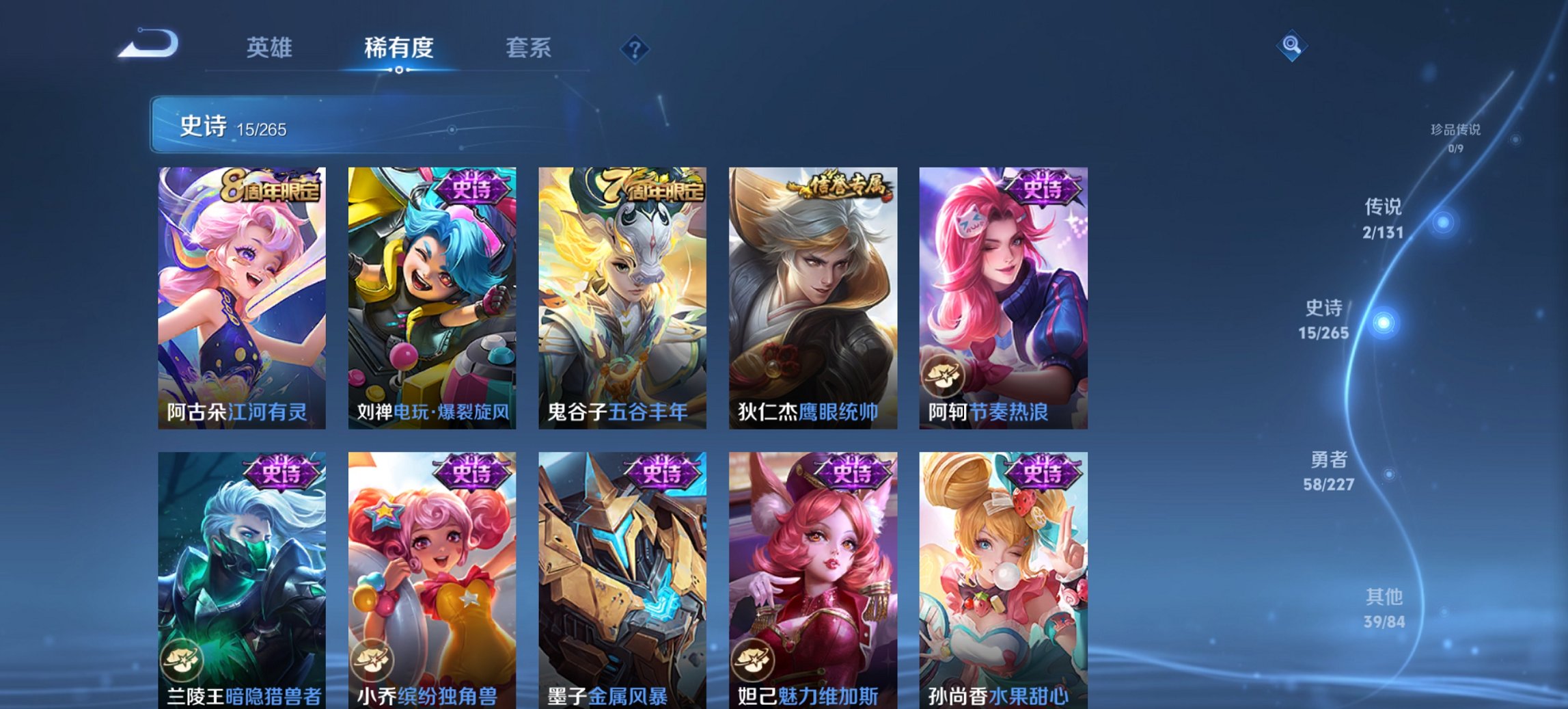Click the back arrow in top left corner
Viewport: 1568px width, 709px height.
pyautogui.click(x=150, y=44)
